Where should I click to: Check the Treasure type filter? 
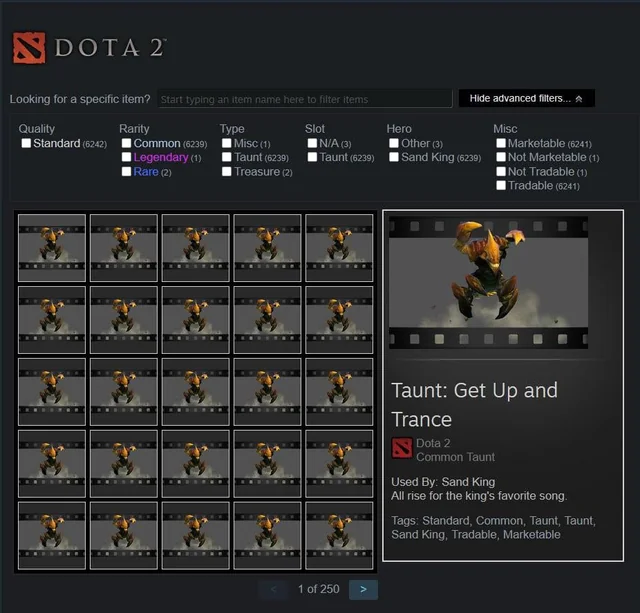click(227, 172)
